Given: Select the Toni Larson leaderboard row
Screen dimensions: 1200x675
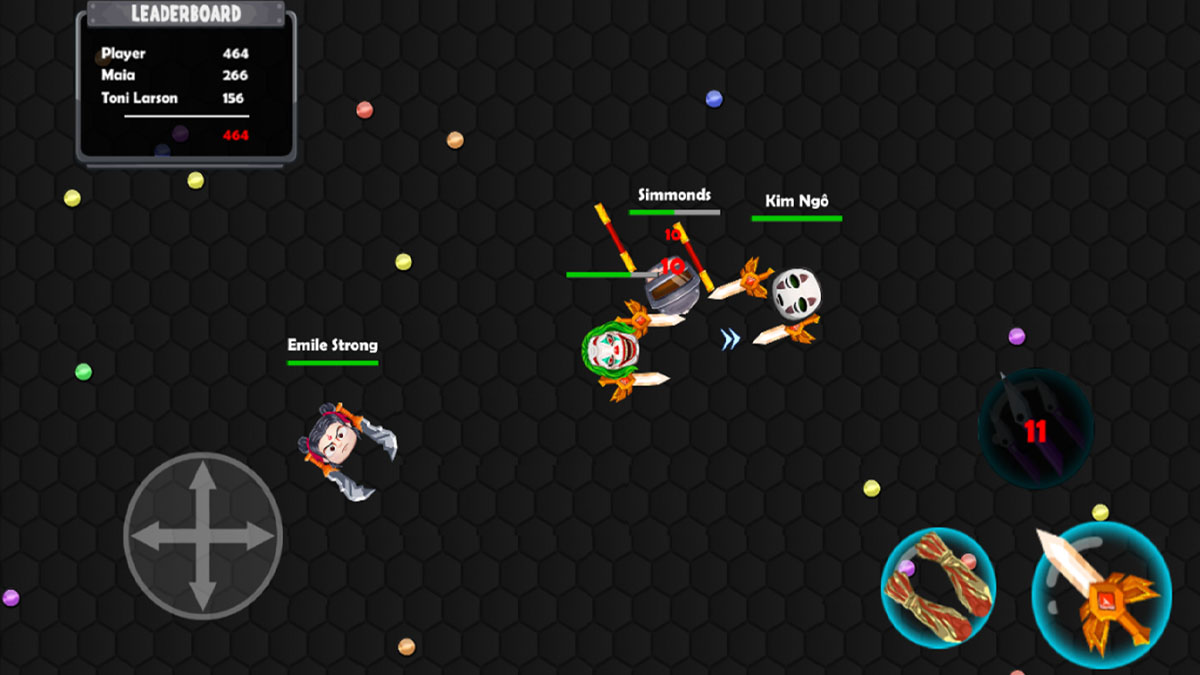Looking at the screenshot, I should (x=175, y=98).
